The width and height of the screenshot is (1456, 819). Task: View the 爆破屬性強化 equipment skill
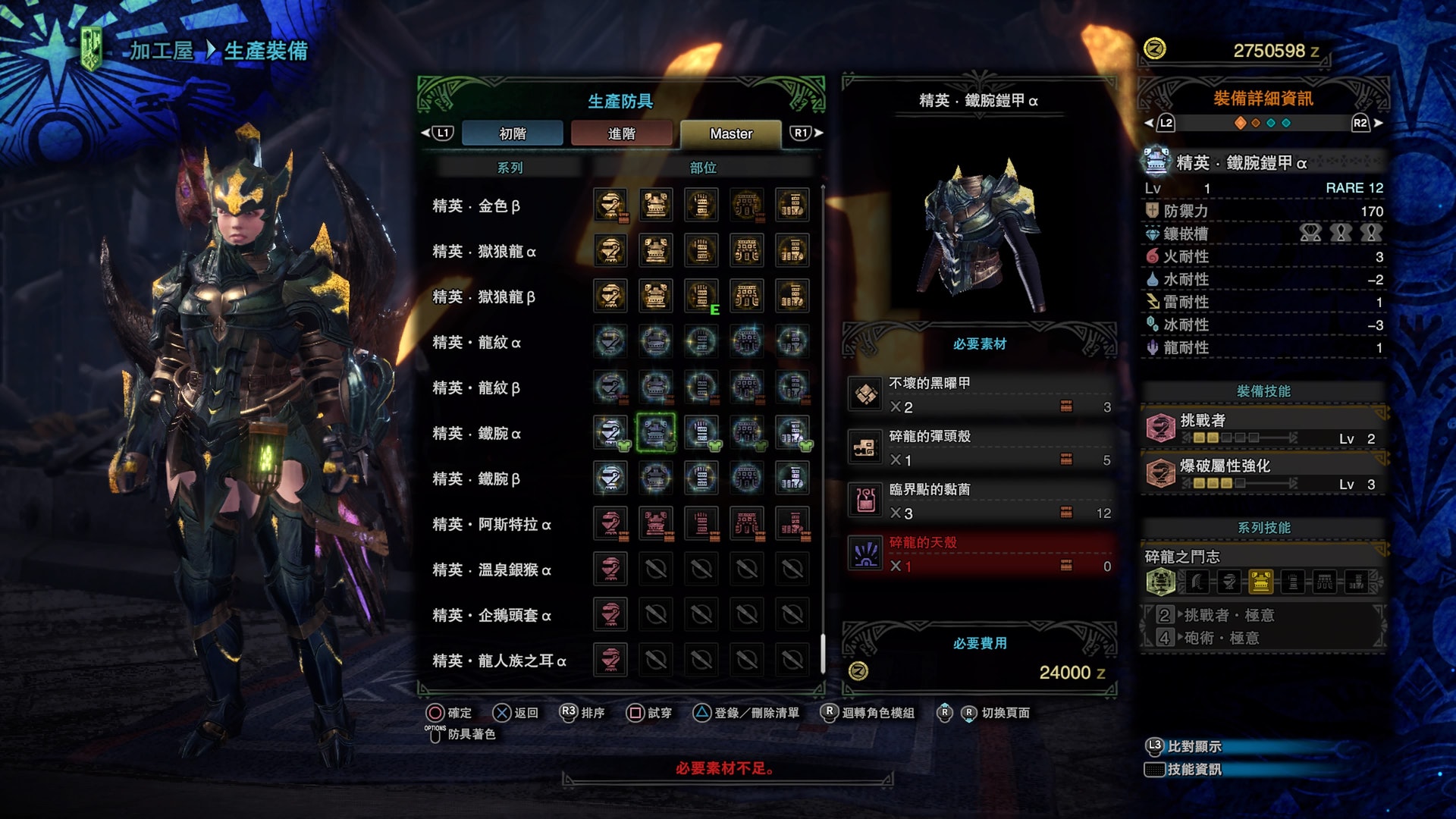pyautogui.click(x=1263, y=474)
